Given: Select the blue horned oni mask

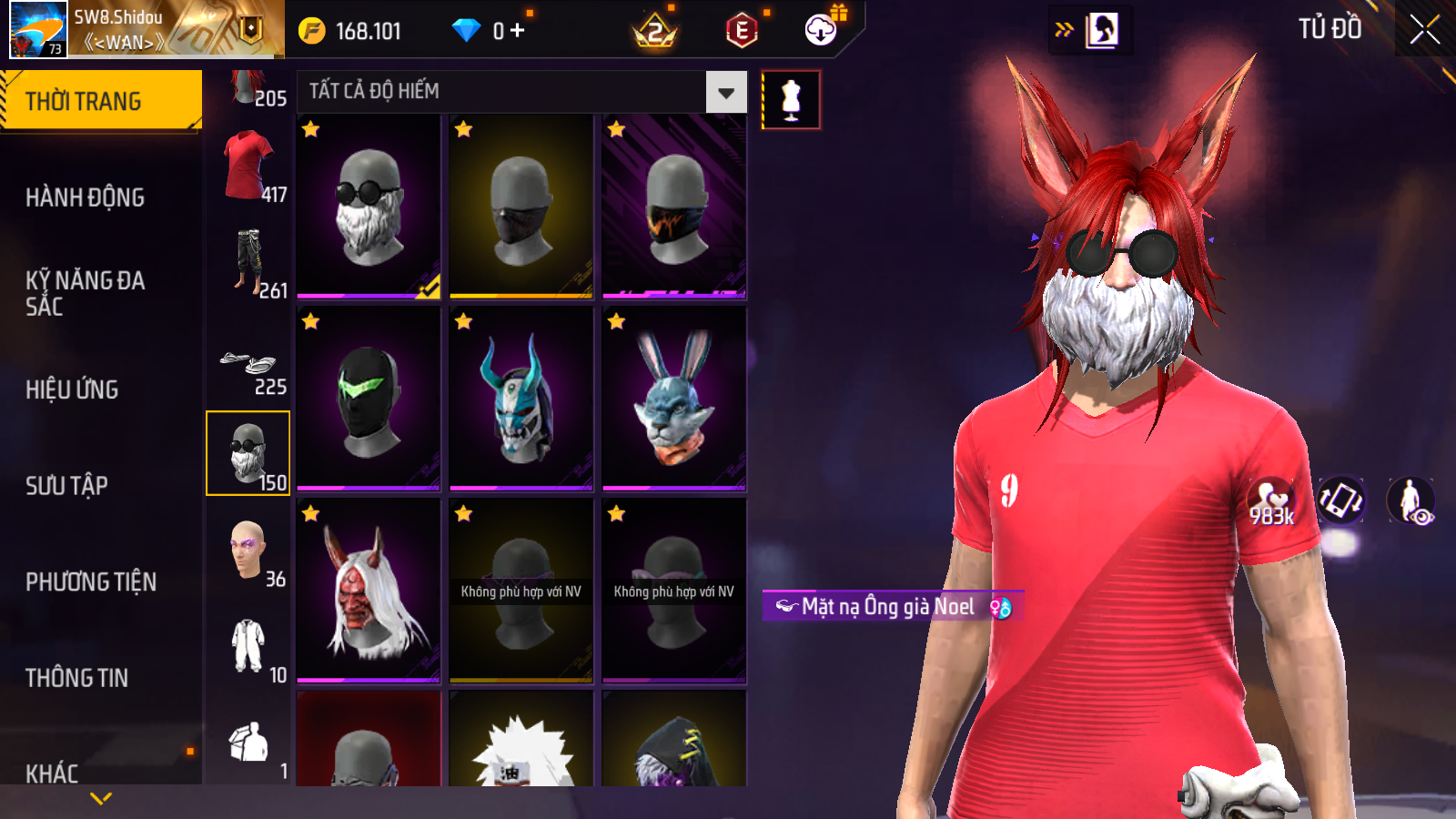Looking at the screenshot, I should click(521, 399).
